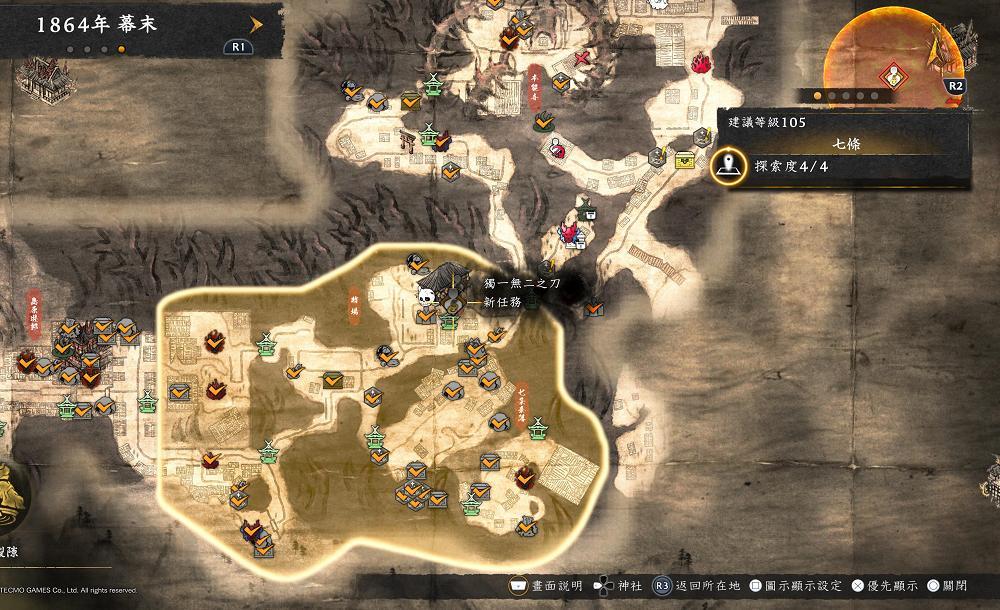Select the 1864年 幕末 period header
This screenshot has width=1000, height=610.
[100, 26]
